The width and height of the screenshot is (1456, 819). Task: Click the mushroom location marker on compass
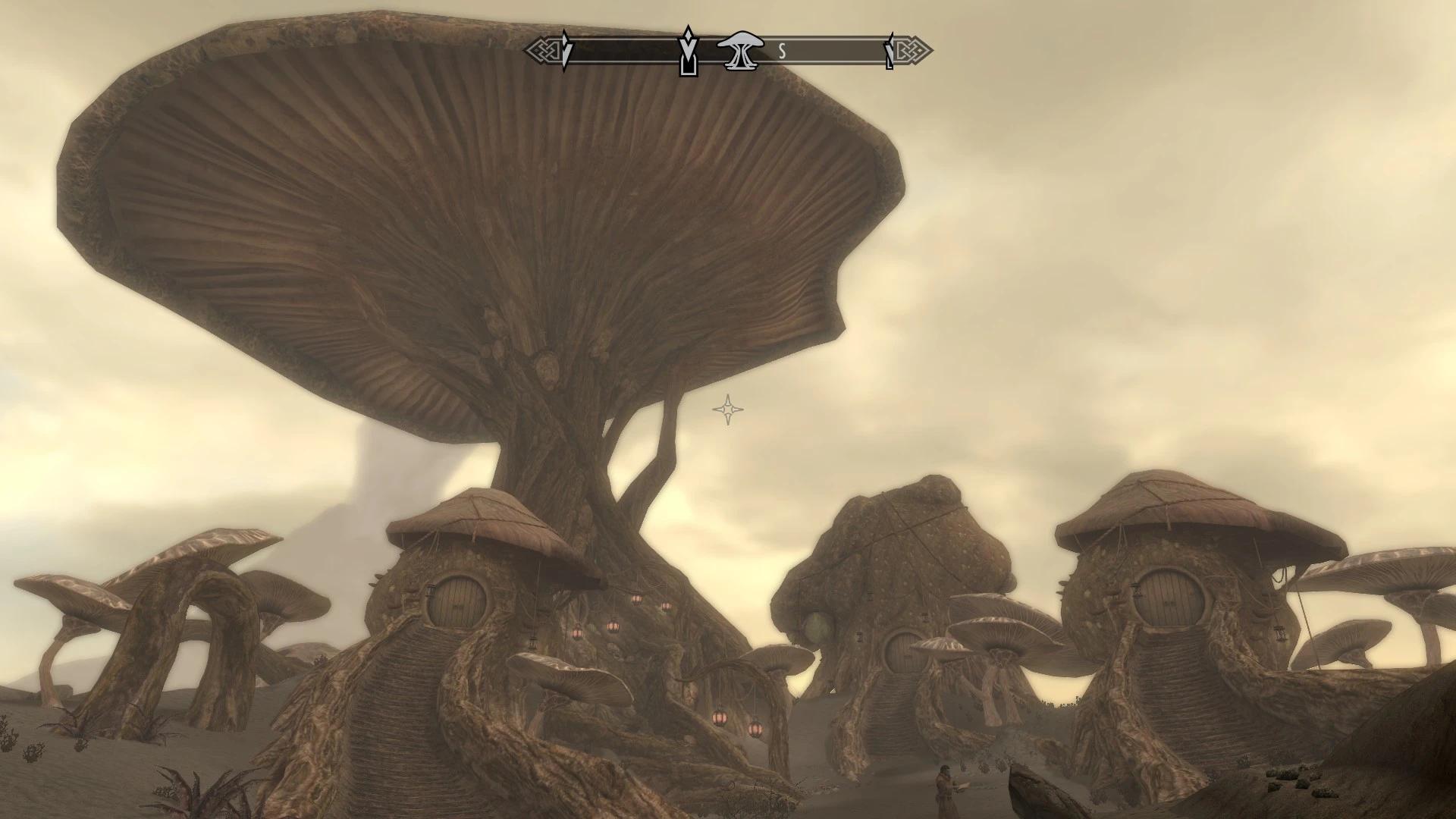[736, 50]
